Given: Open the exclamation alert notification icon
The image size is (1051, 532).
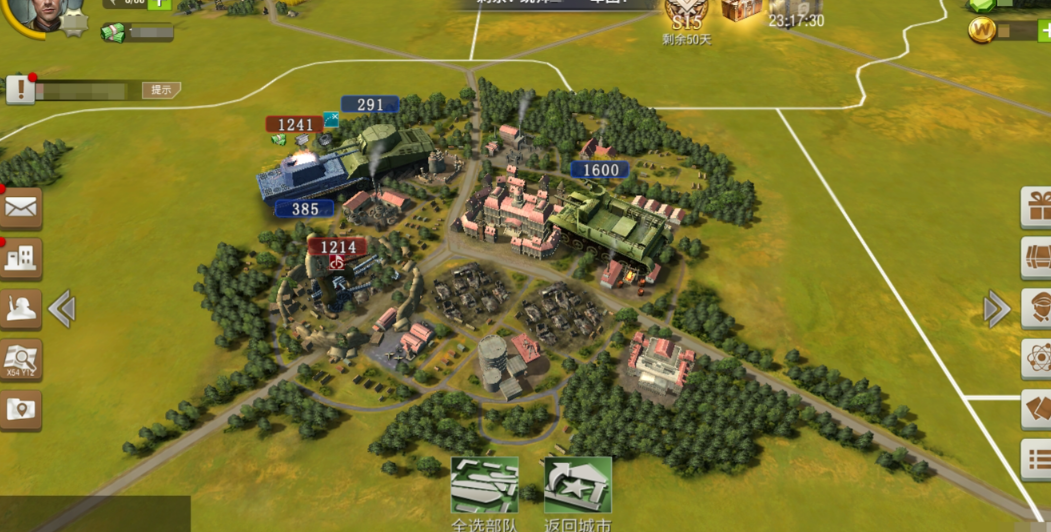Looking at the screenshot, I should [x=21, y=90].
